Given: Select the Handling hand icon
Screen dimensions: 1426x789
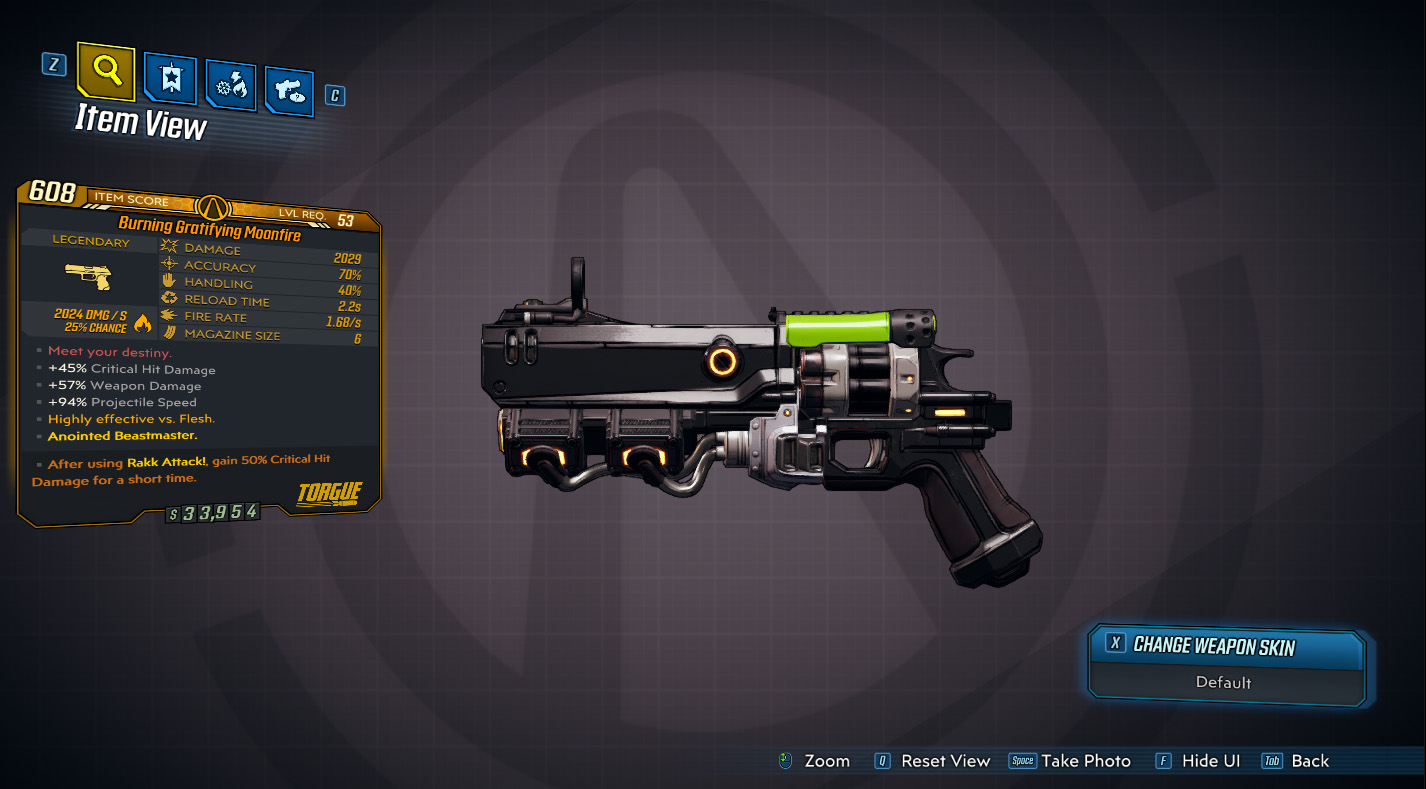Looking at the screenshot, I should click(168, 281).
